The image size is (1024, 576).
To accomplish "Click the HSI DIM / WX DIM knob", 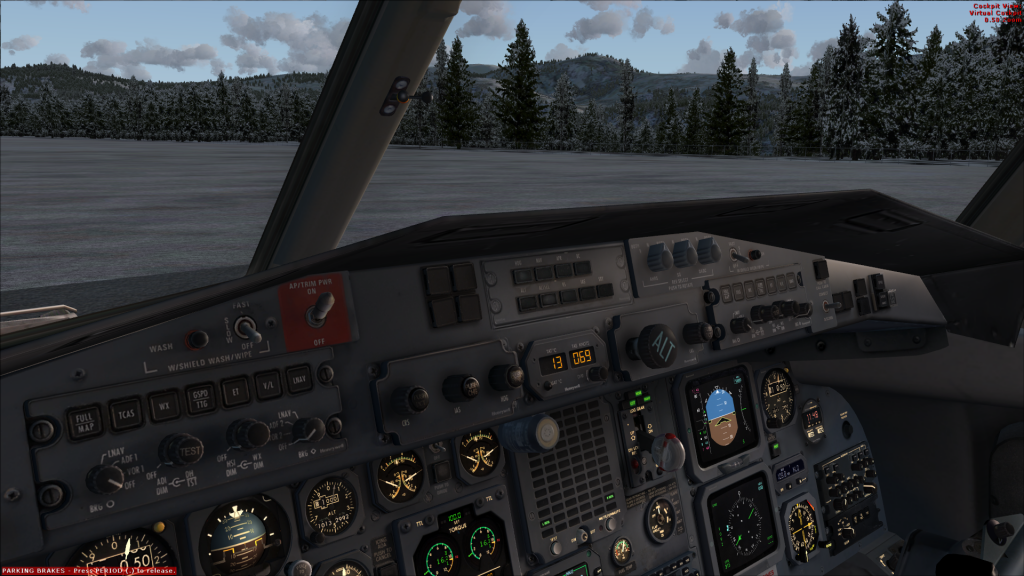I will coord(247,434).
